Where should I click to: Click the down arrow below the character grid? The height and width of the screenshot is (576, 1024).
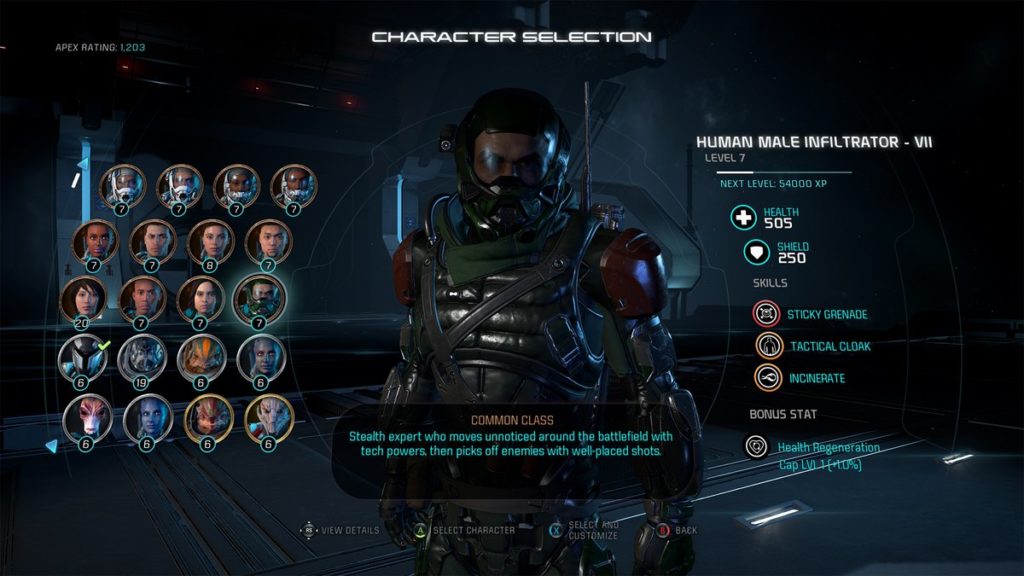[x=51, y=446]
